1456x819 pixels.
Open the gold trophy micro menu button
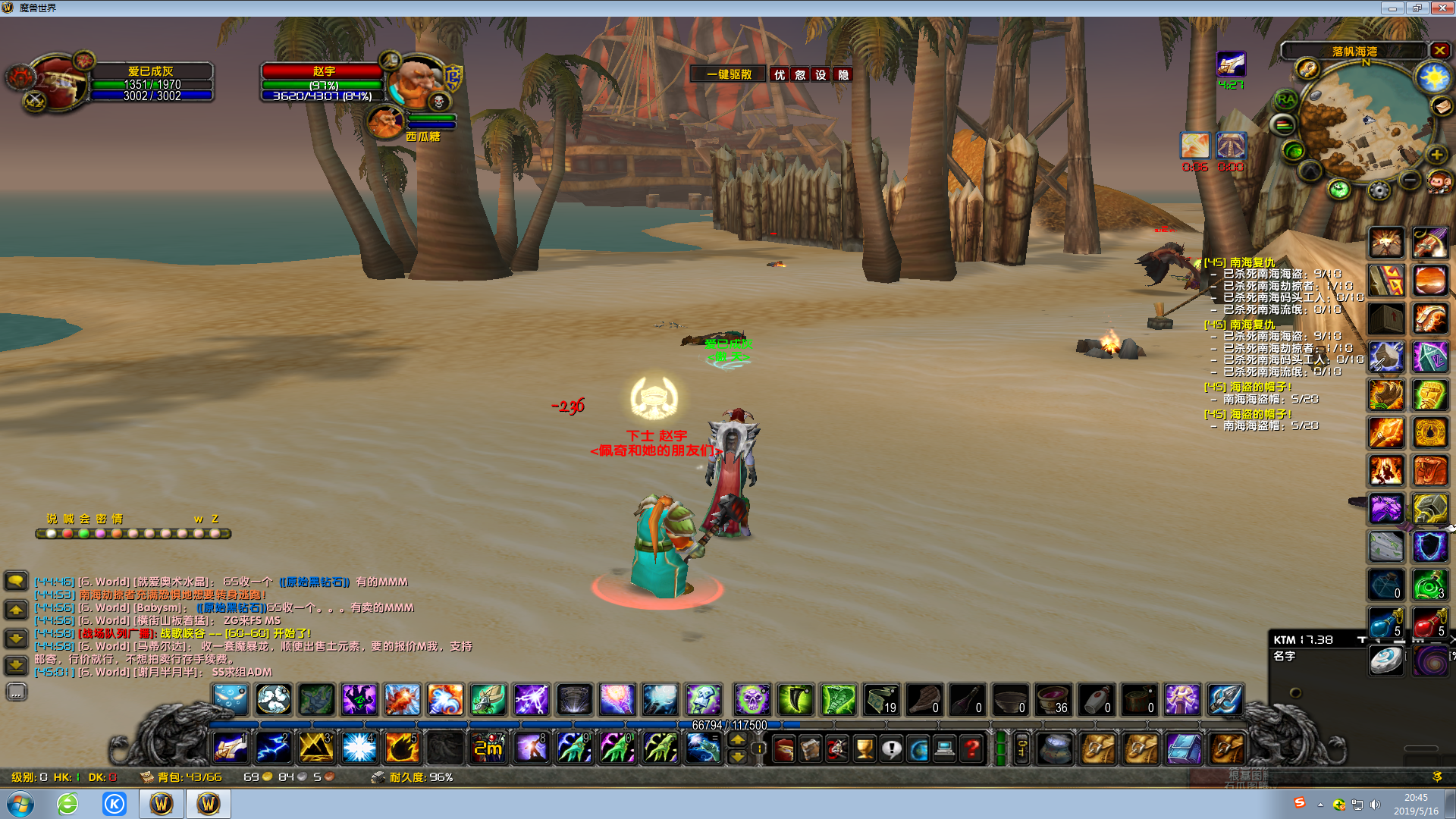(x=864, y=749)
